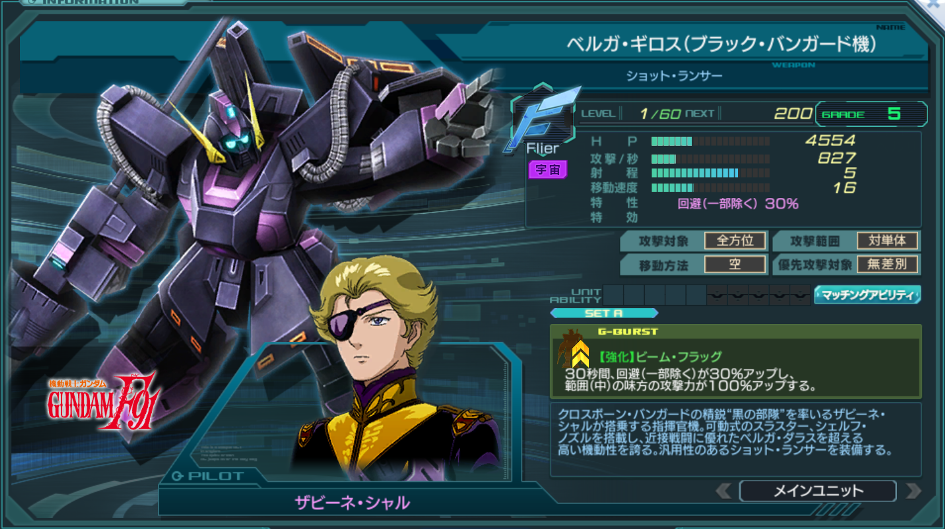Select the G-Burst ビーム・フラッグ skill icon
Viewport: 945px width, 529px height.
pos(578,352)
